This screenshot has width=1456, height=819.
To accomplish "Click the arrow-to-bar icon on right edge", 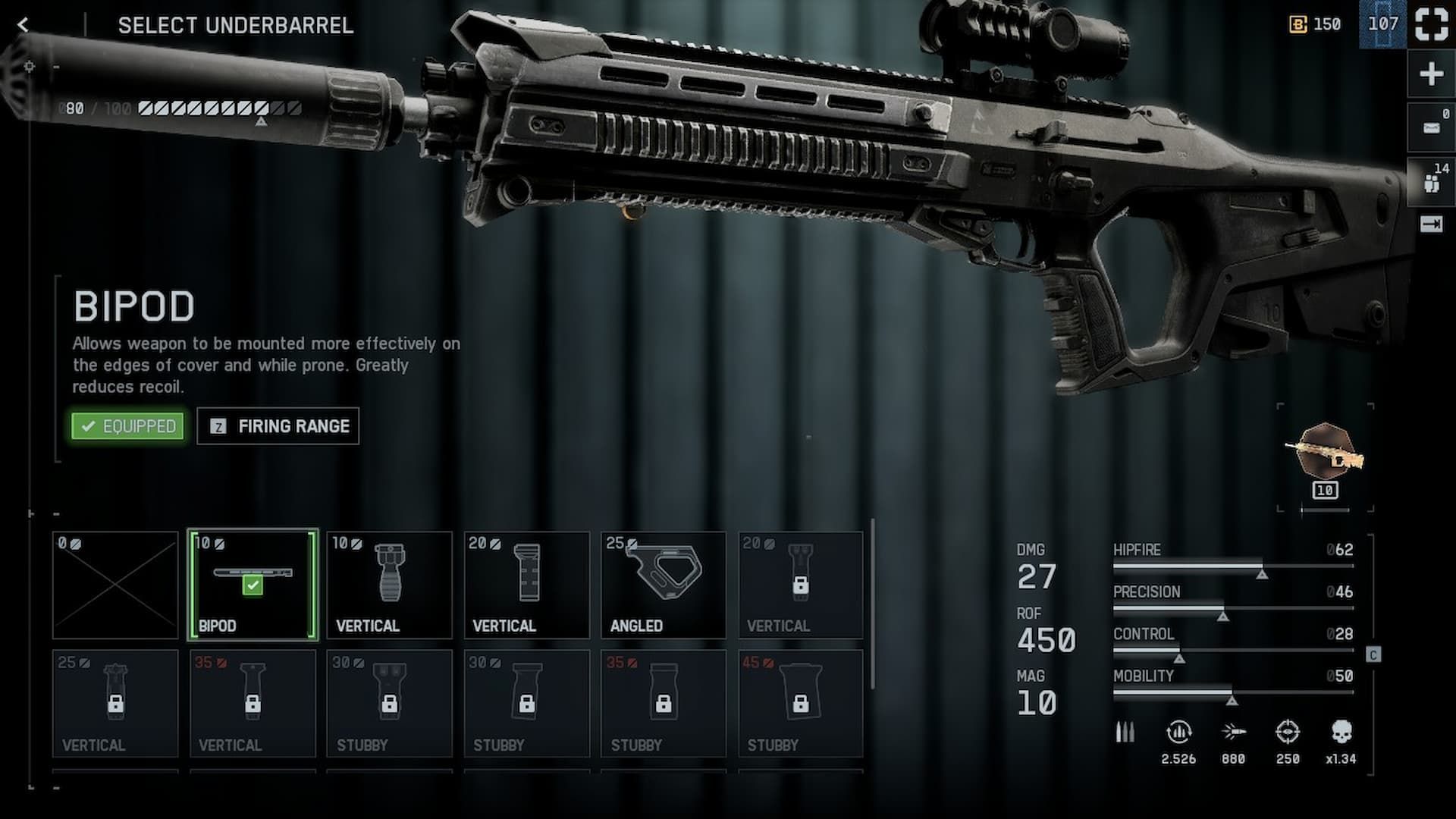I will click(1431, 224).
